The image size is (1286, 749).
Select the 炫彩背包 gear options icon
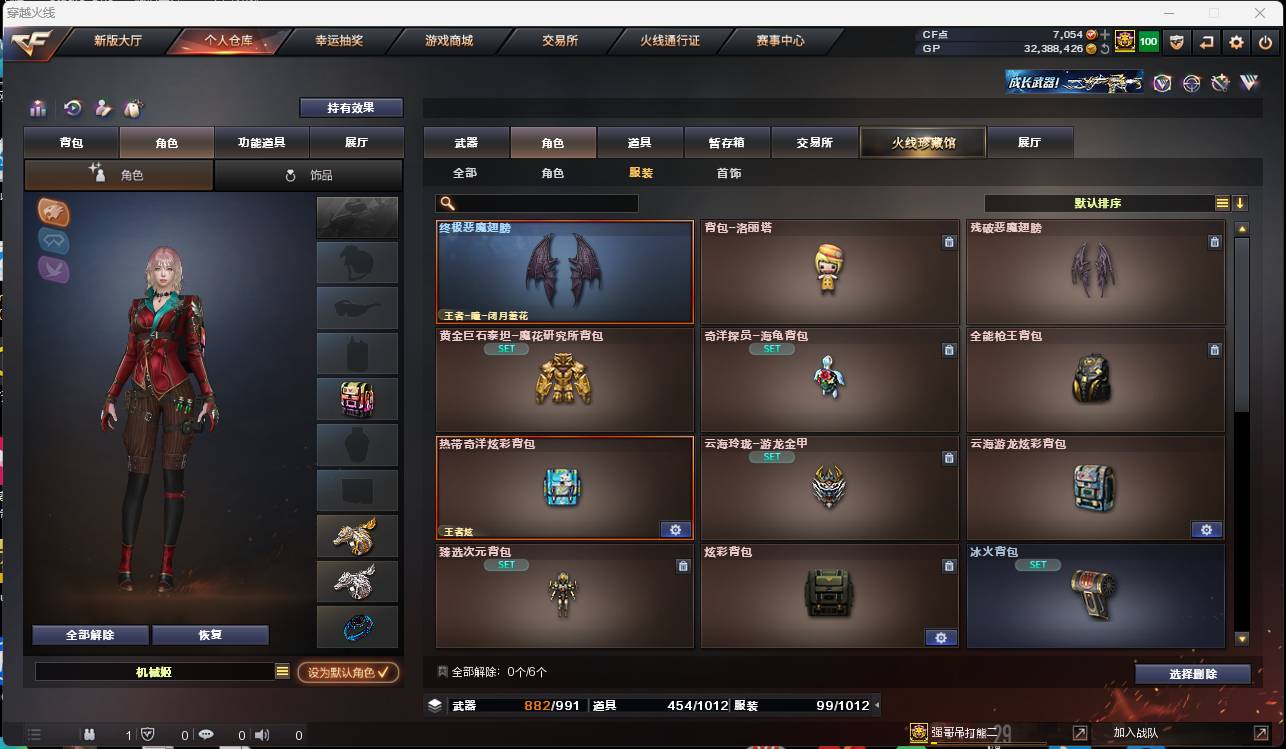coord(940,637)
